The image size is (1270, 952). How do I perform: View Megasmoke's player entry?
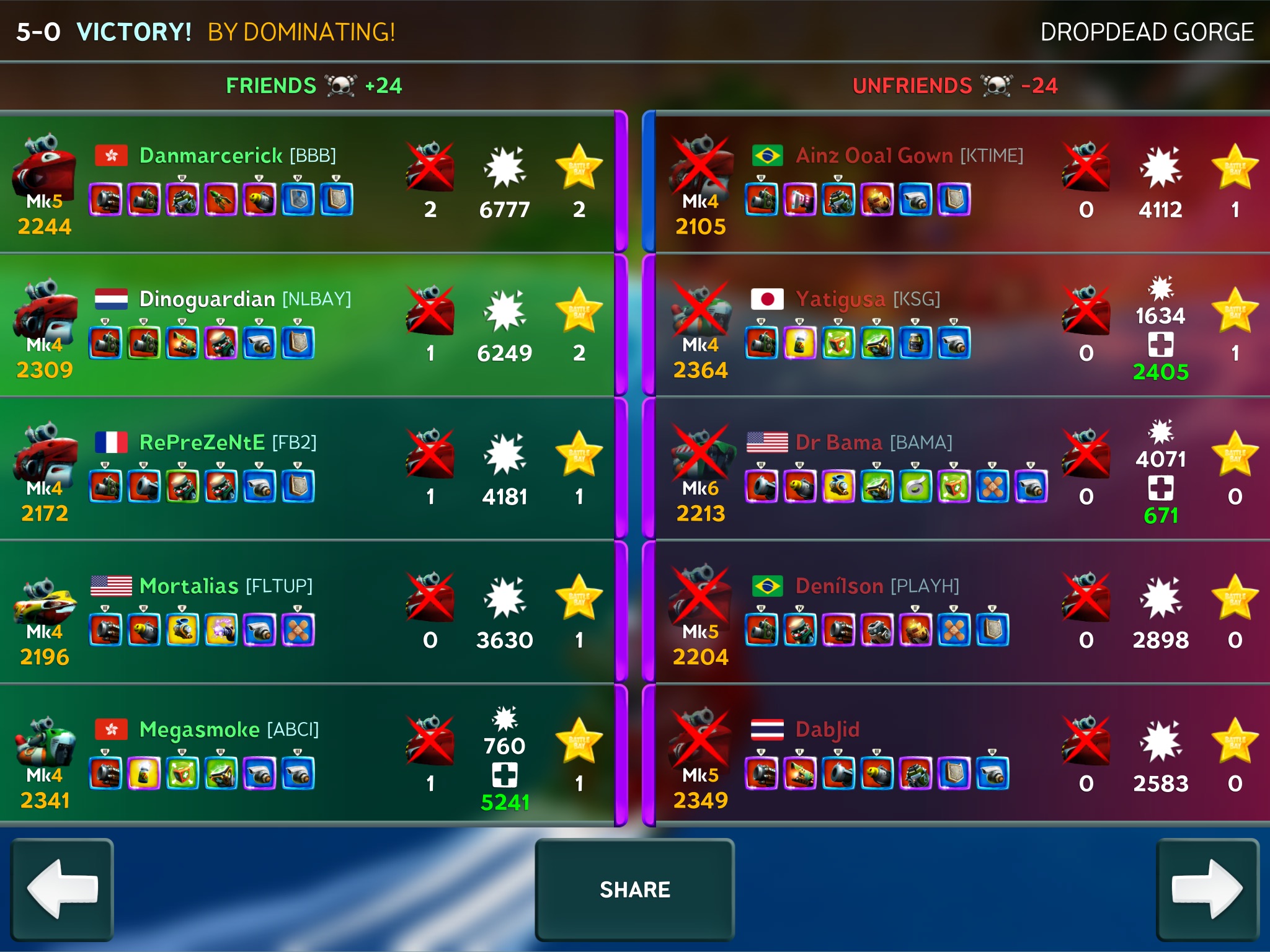(x=307, y=756)
